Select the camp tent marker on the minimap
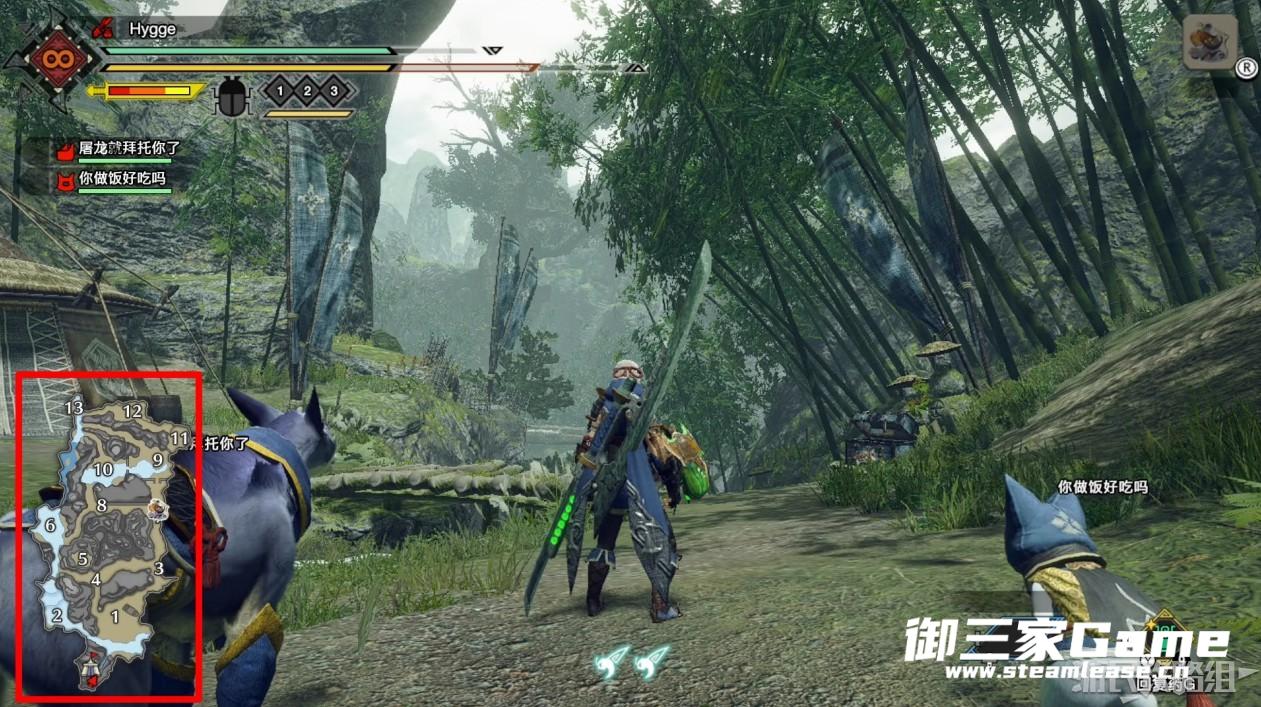1261x707 pixels. [x=91, y=666]
